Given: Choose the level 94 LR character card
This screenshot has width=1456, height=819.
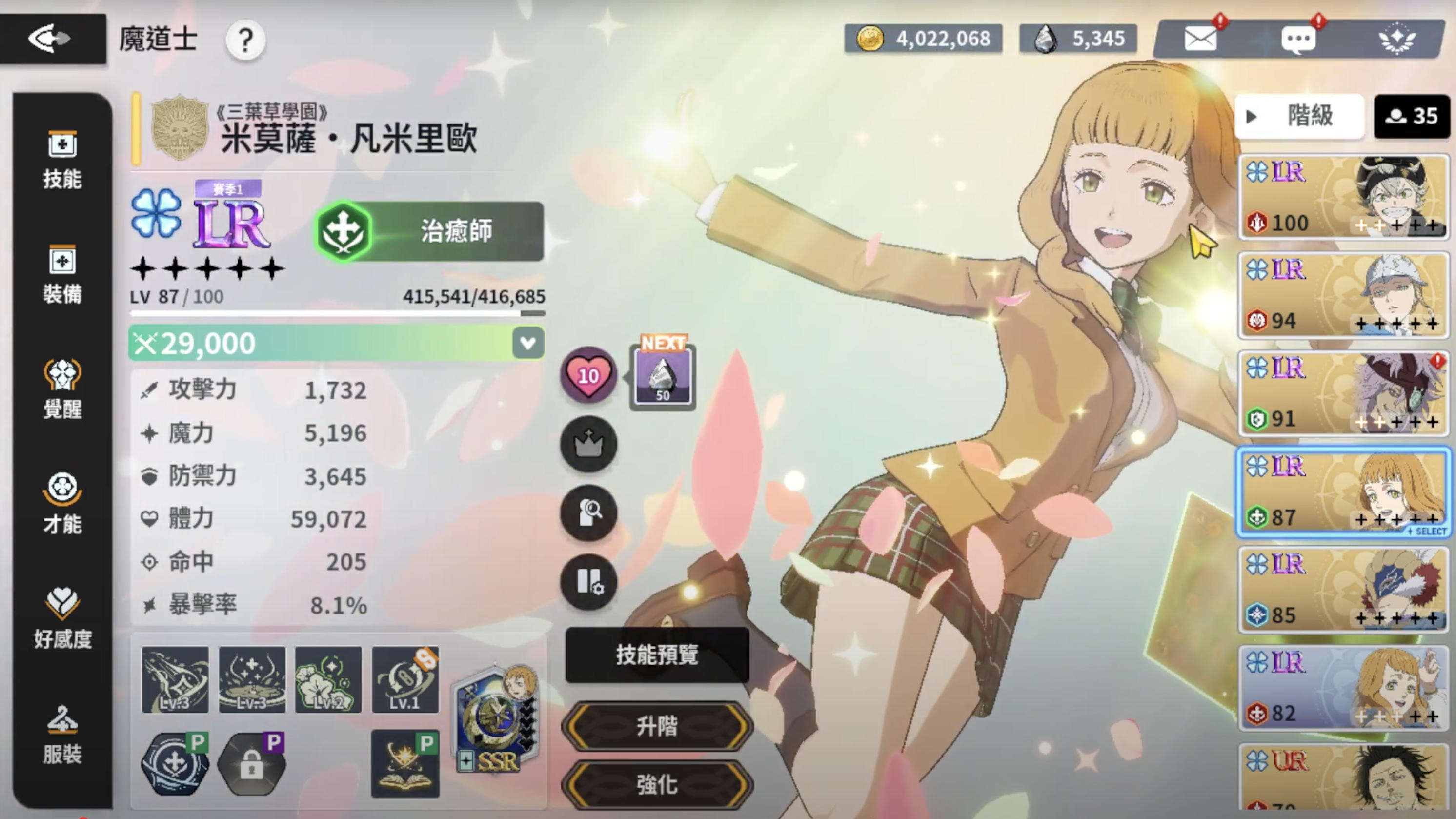Looking at the screenshot, I should tap(1343, 295).
